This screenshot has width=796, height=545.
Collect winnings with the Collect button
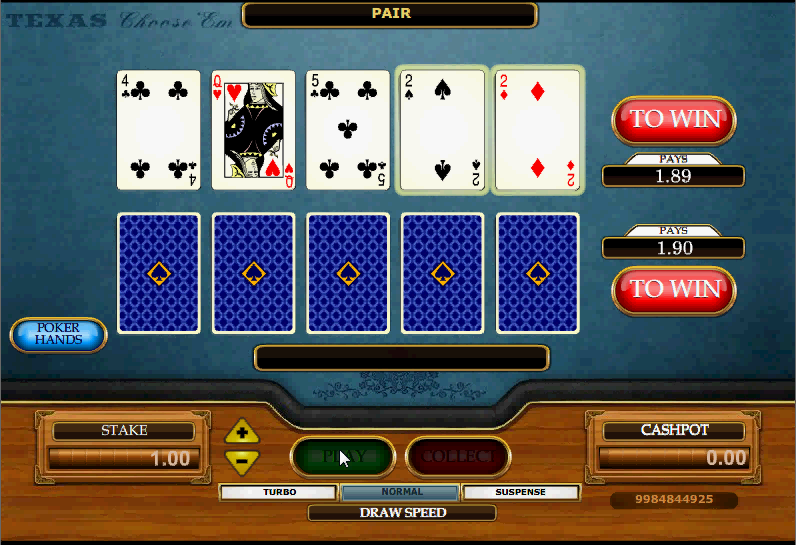458,457
